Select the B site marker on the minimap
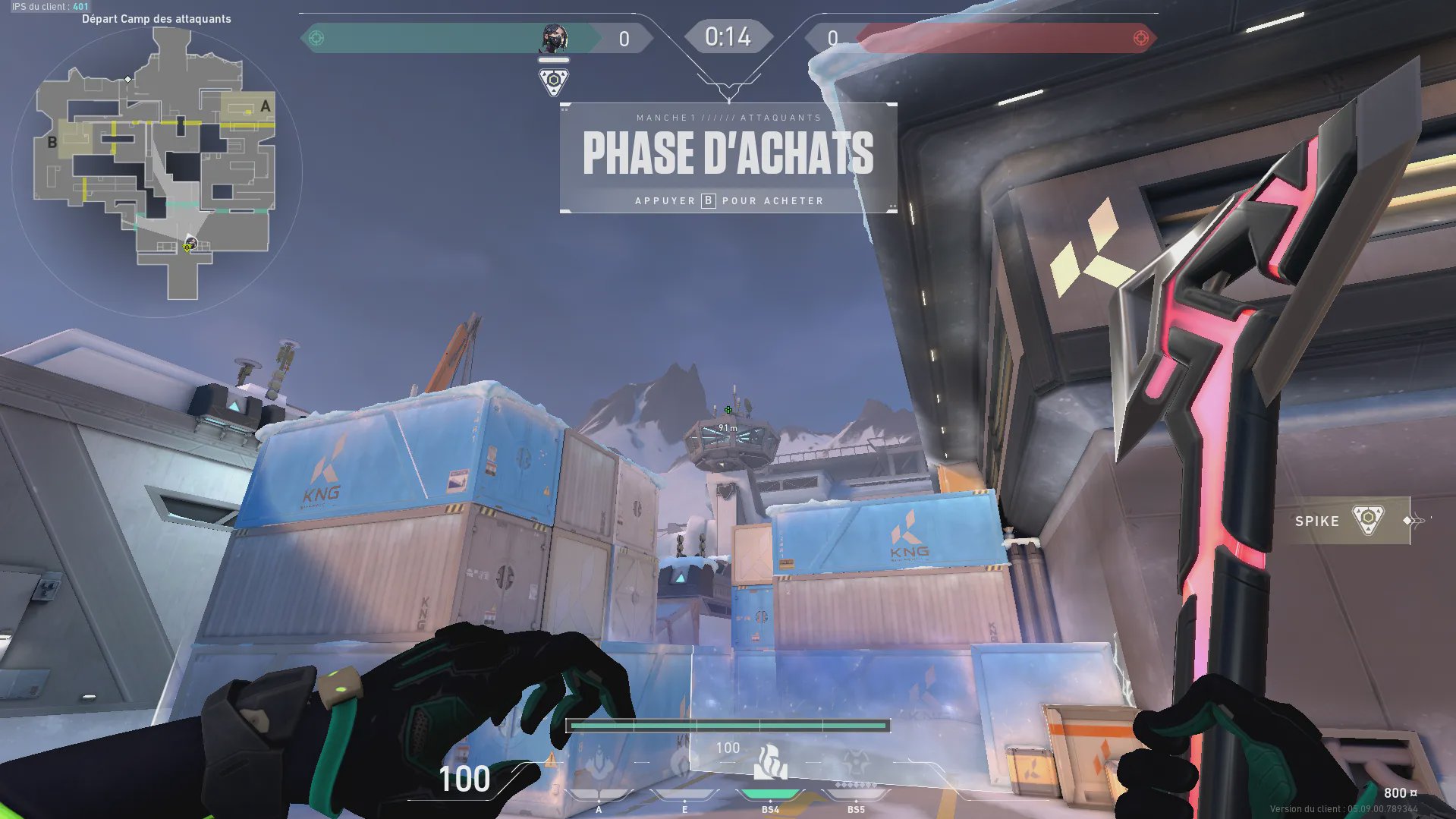The height and width of the screenshot is (819, 1456). coord(52,142)
